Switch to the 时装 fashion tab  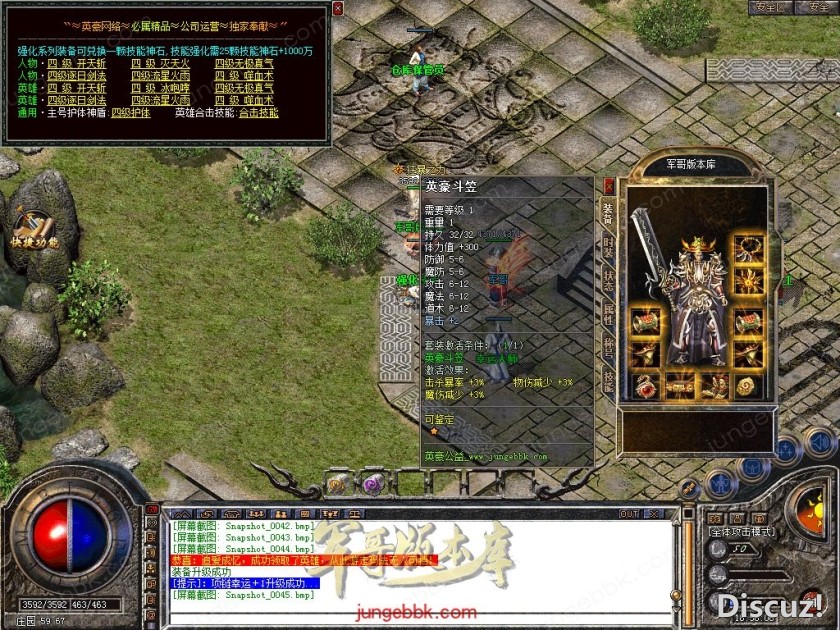point(608,246)
